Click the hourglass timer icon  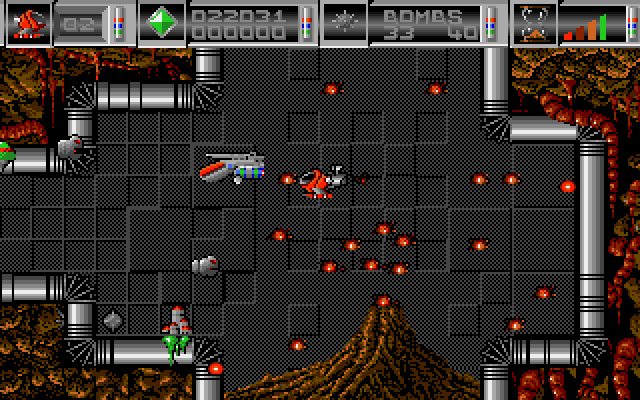point(534,23)
